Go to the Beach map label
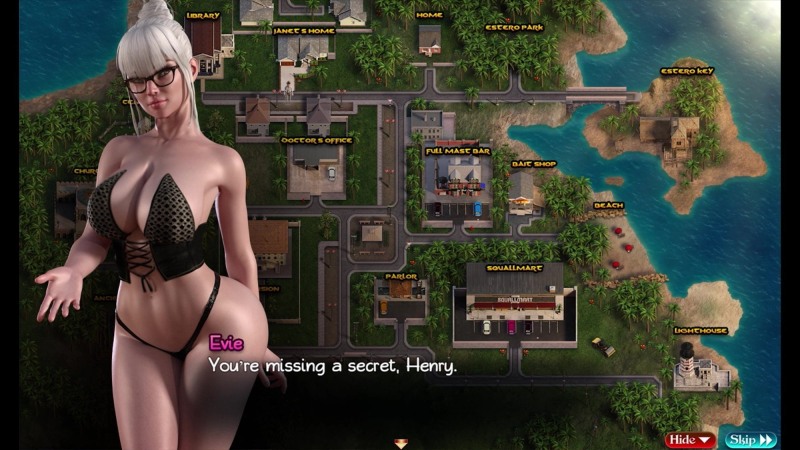Screen dimensions: 800x450 pos(608,206)
